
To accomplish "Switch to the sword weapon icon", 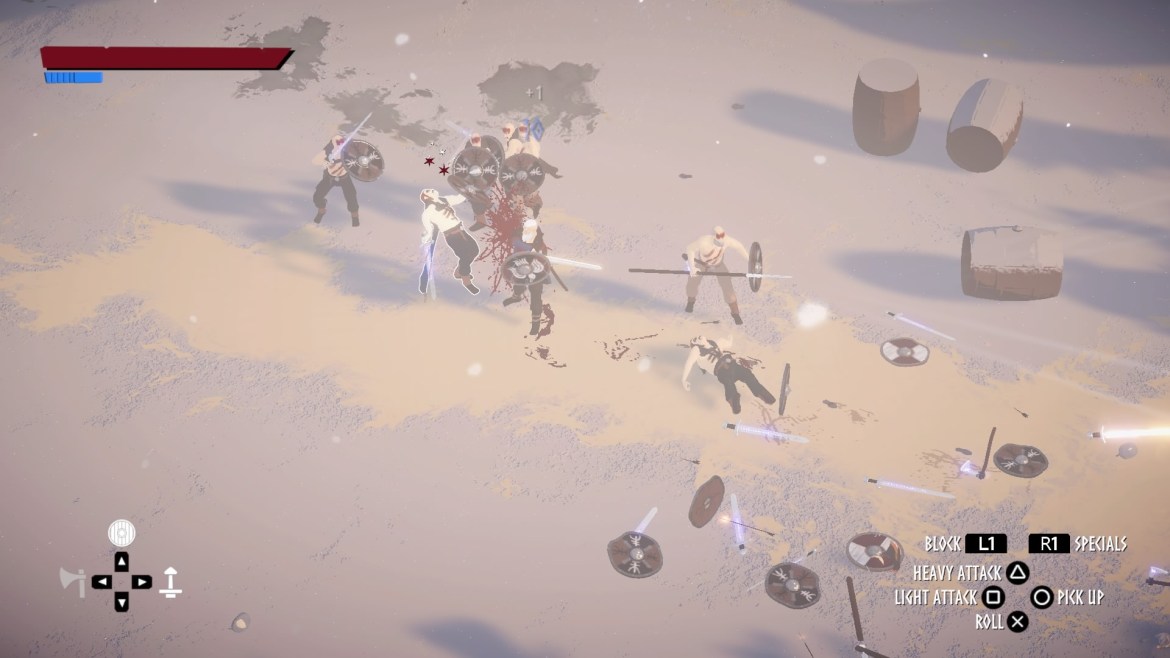I will (x=172, y=581).
